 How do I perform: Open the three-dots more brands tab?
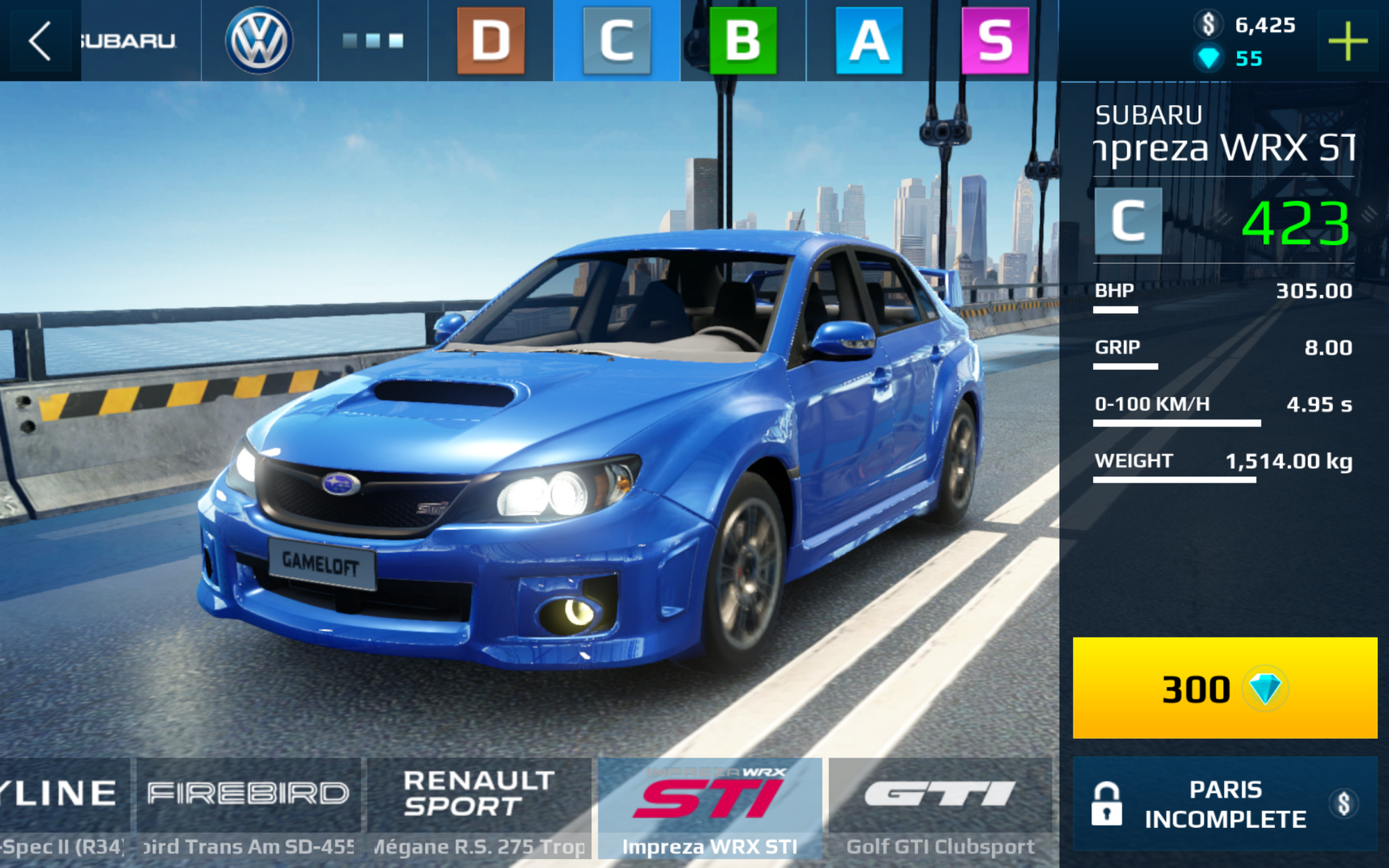point(373,40)
